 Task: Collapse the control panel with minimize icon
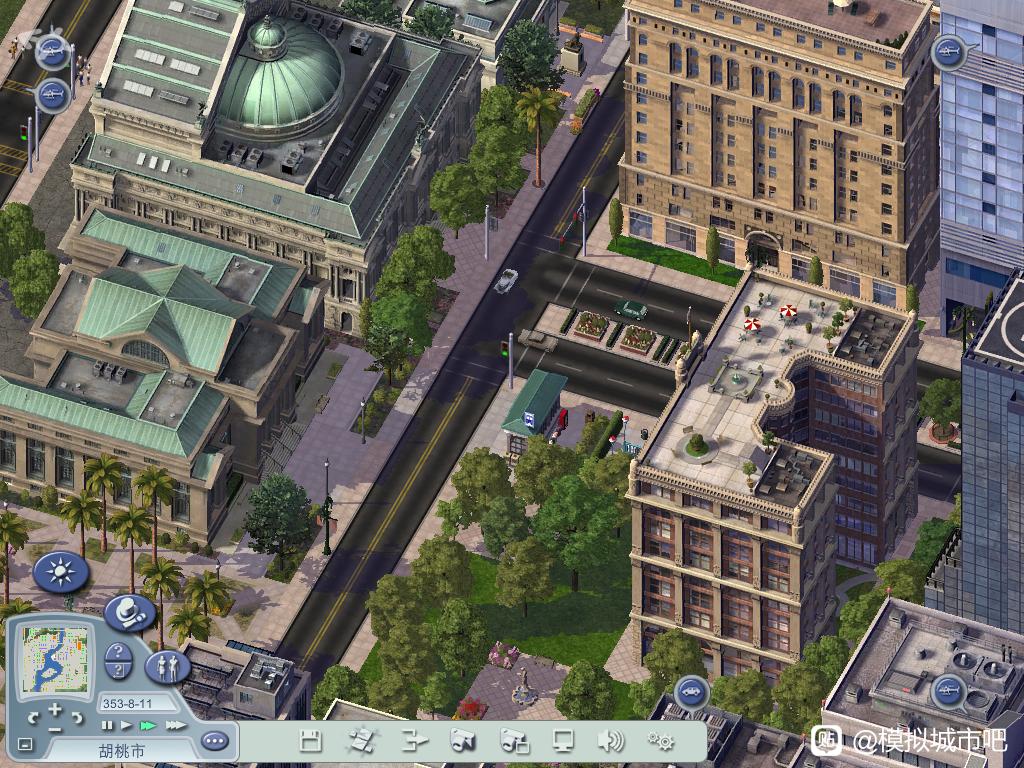25,744
